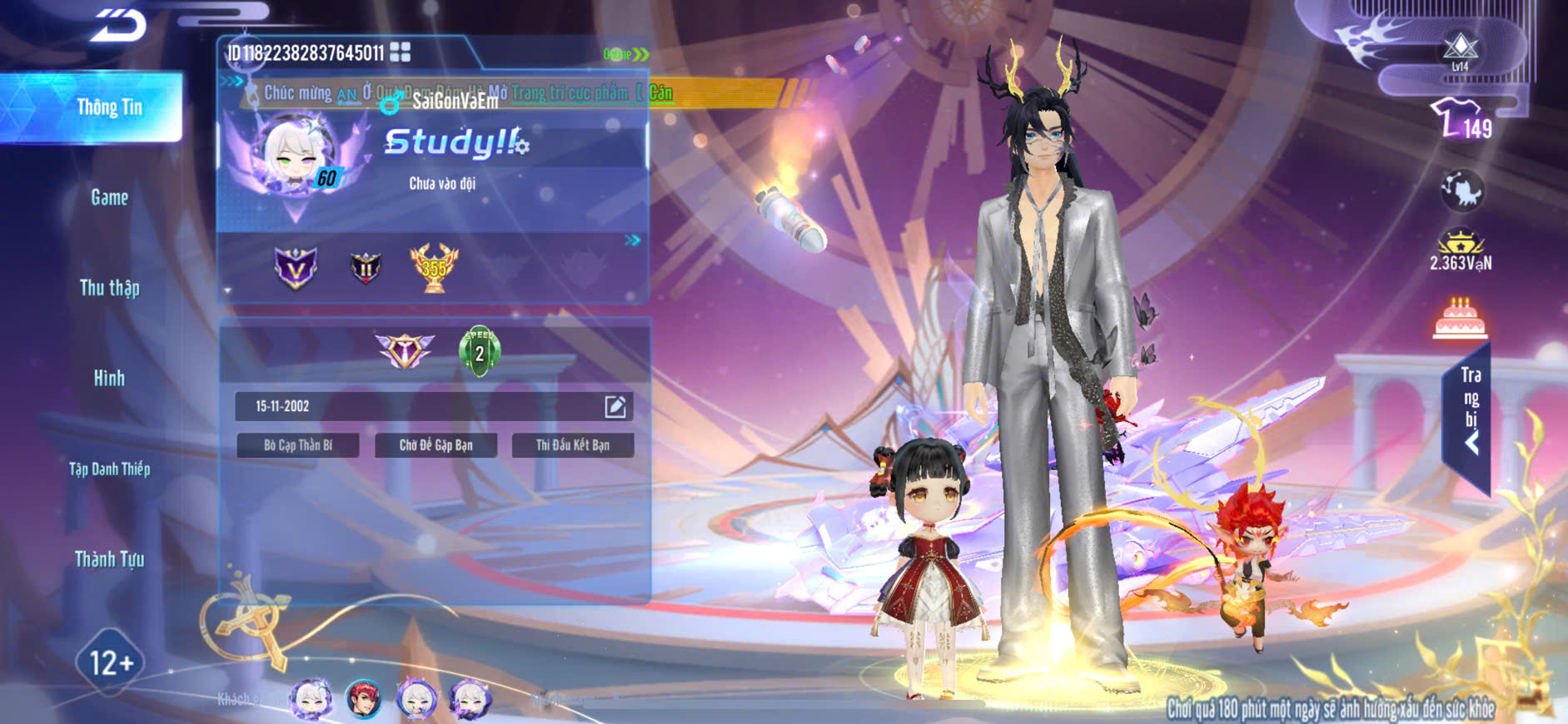Click the golden trophy 355 badge
Viewport: 1568px width, 724px height.
(x=434, y=268)
